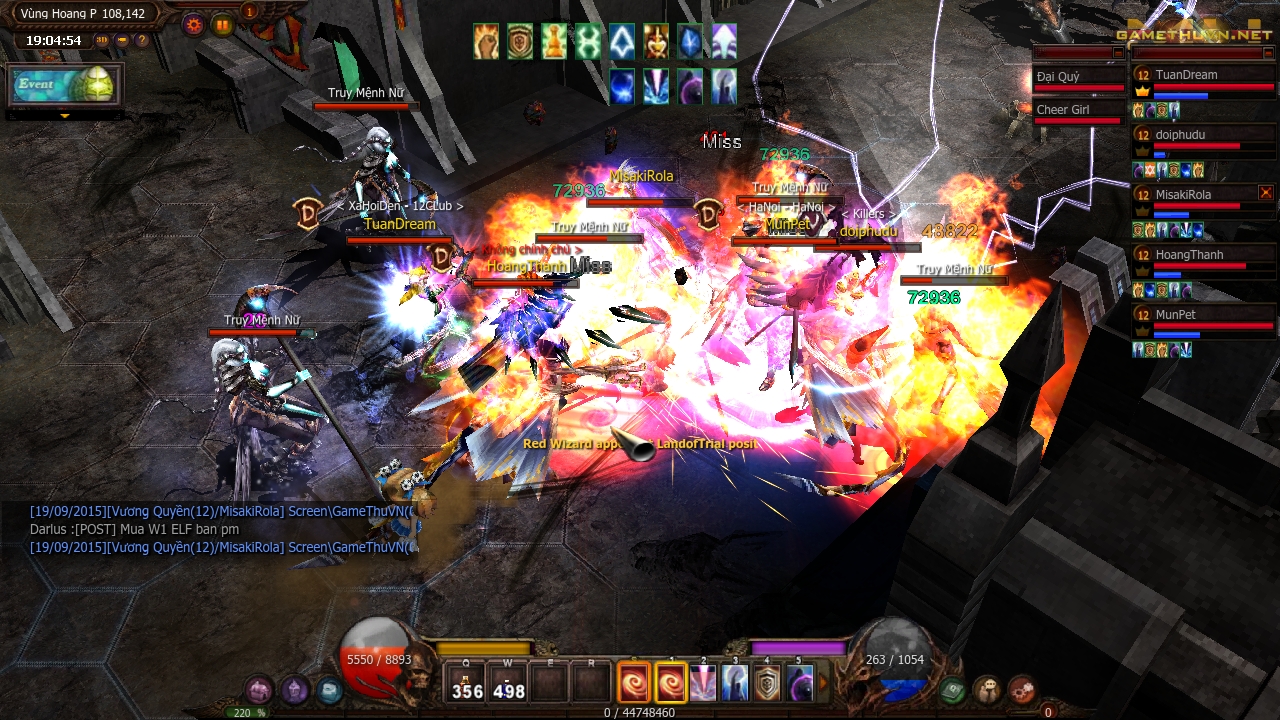1280x720 pixels.
Task: Toggle the 3D view button
Action: [102, 41]
